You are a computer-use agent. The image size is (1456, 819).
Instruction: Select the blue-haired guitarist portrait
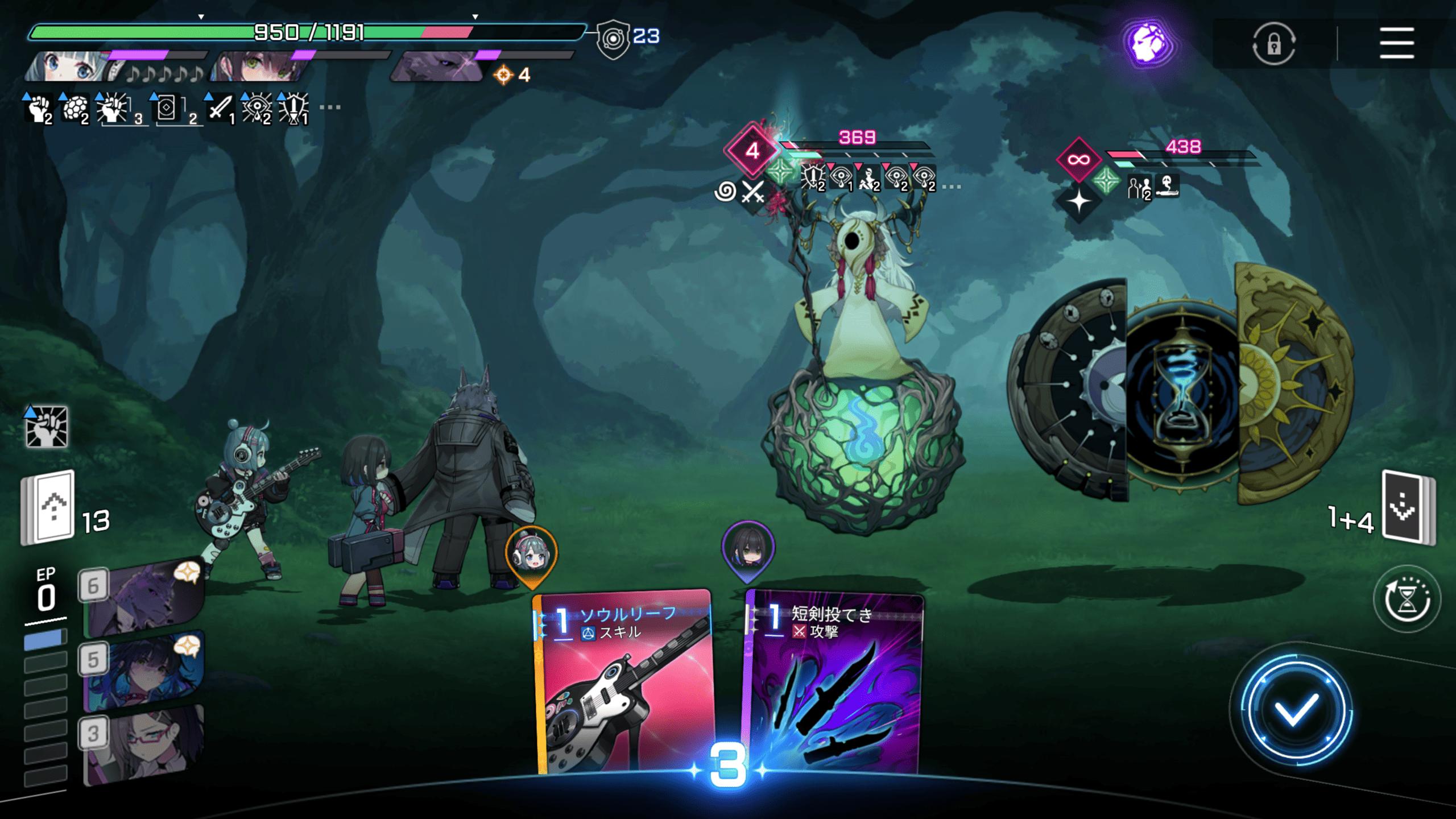[x=71, y=66]
